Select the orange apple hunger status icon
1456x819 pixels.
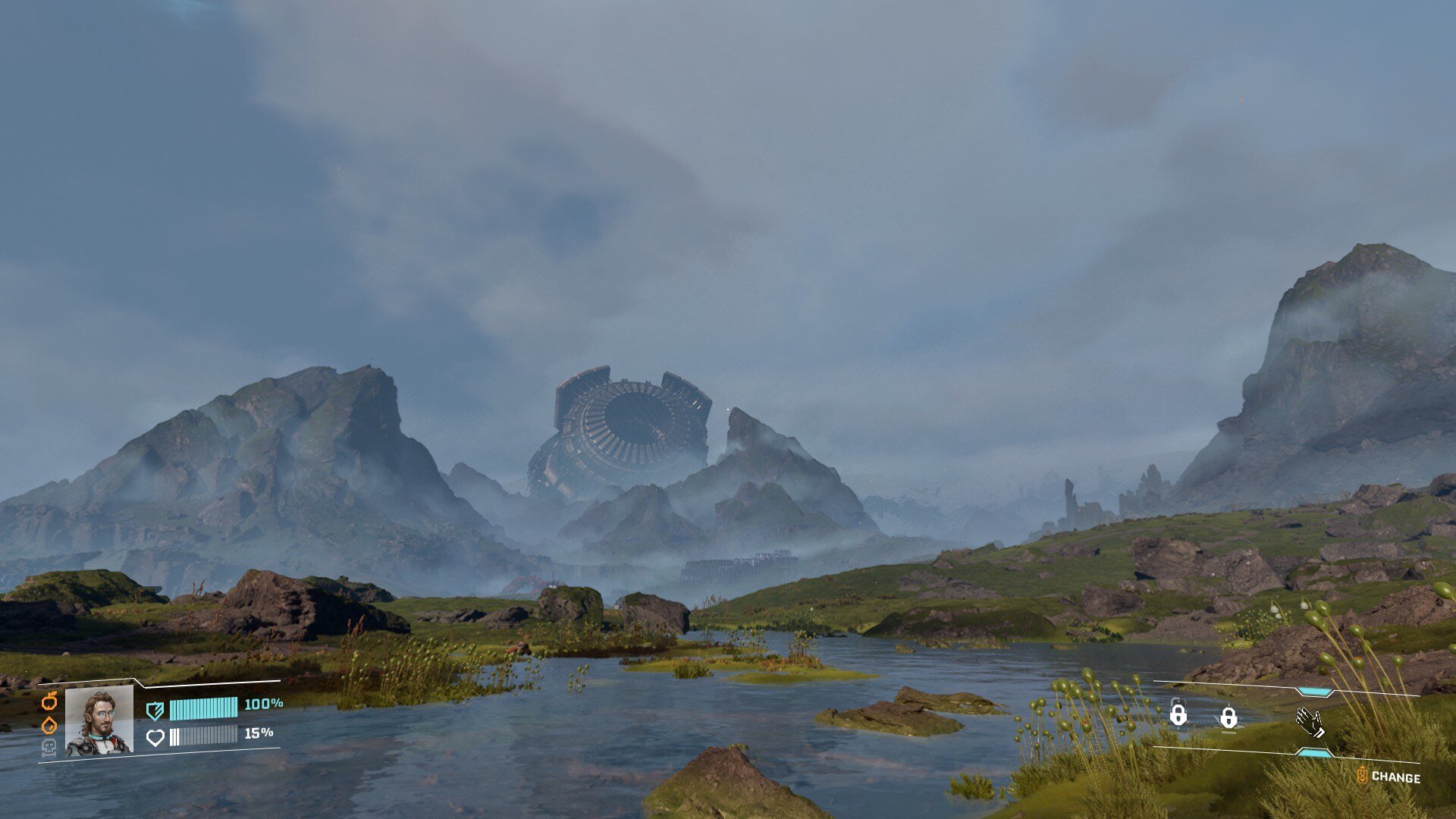coord(49,701)
